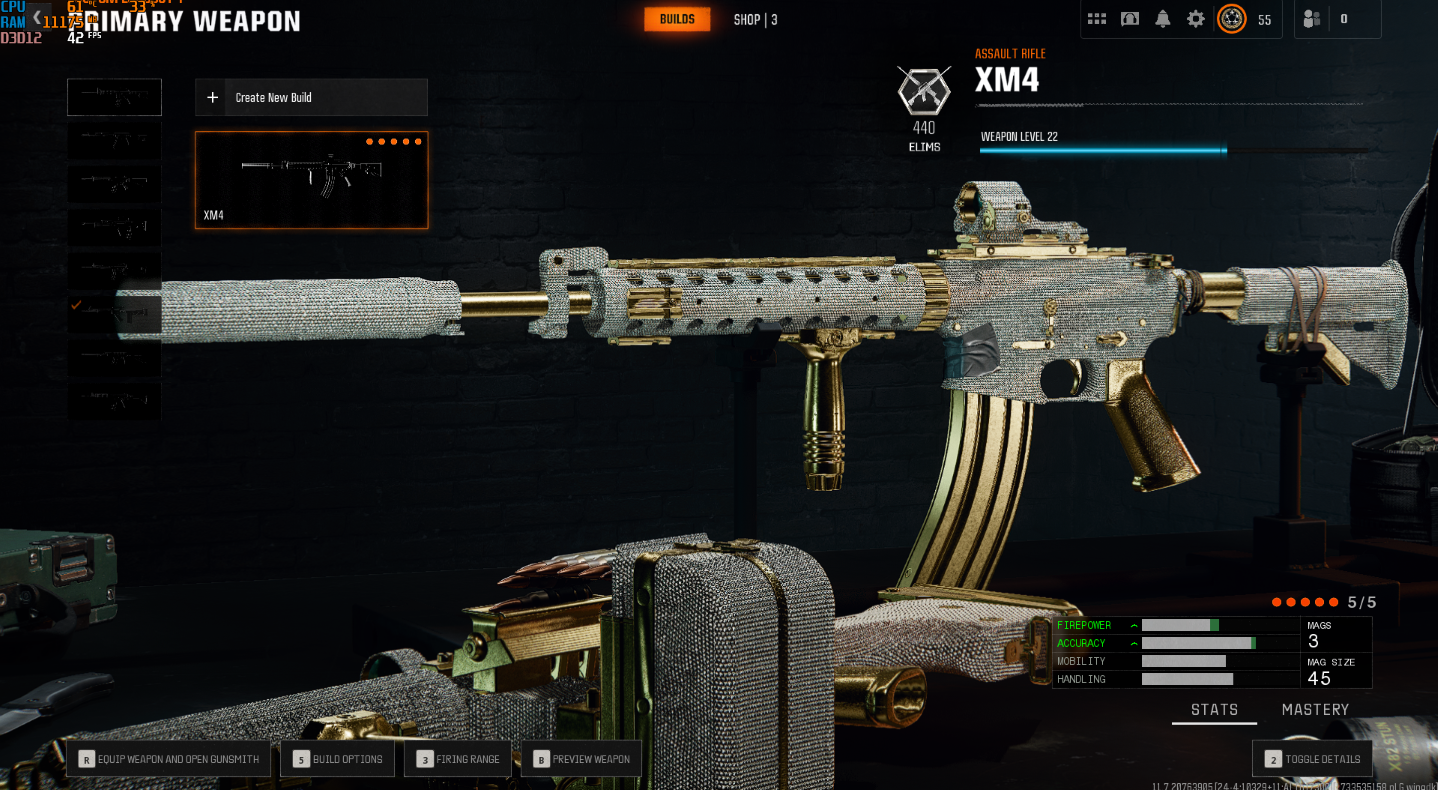Expand Build Options

click(x=337, y=758)
